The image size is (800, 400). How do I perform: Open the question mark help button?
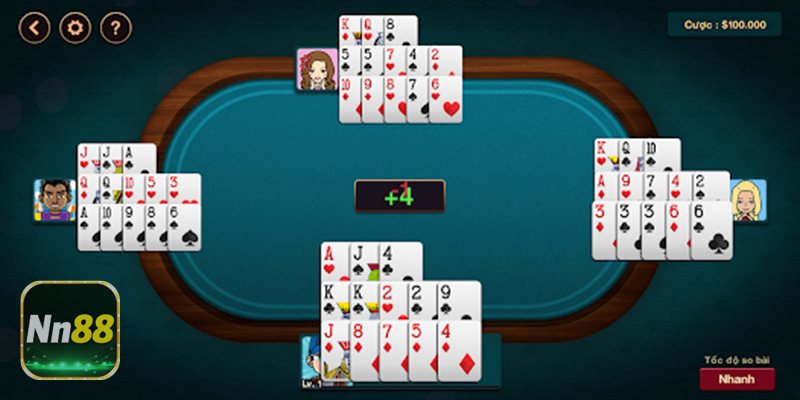point(116,27)
